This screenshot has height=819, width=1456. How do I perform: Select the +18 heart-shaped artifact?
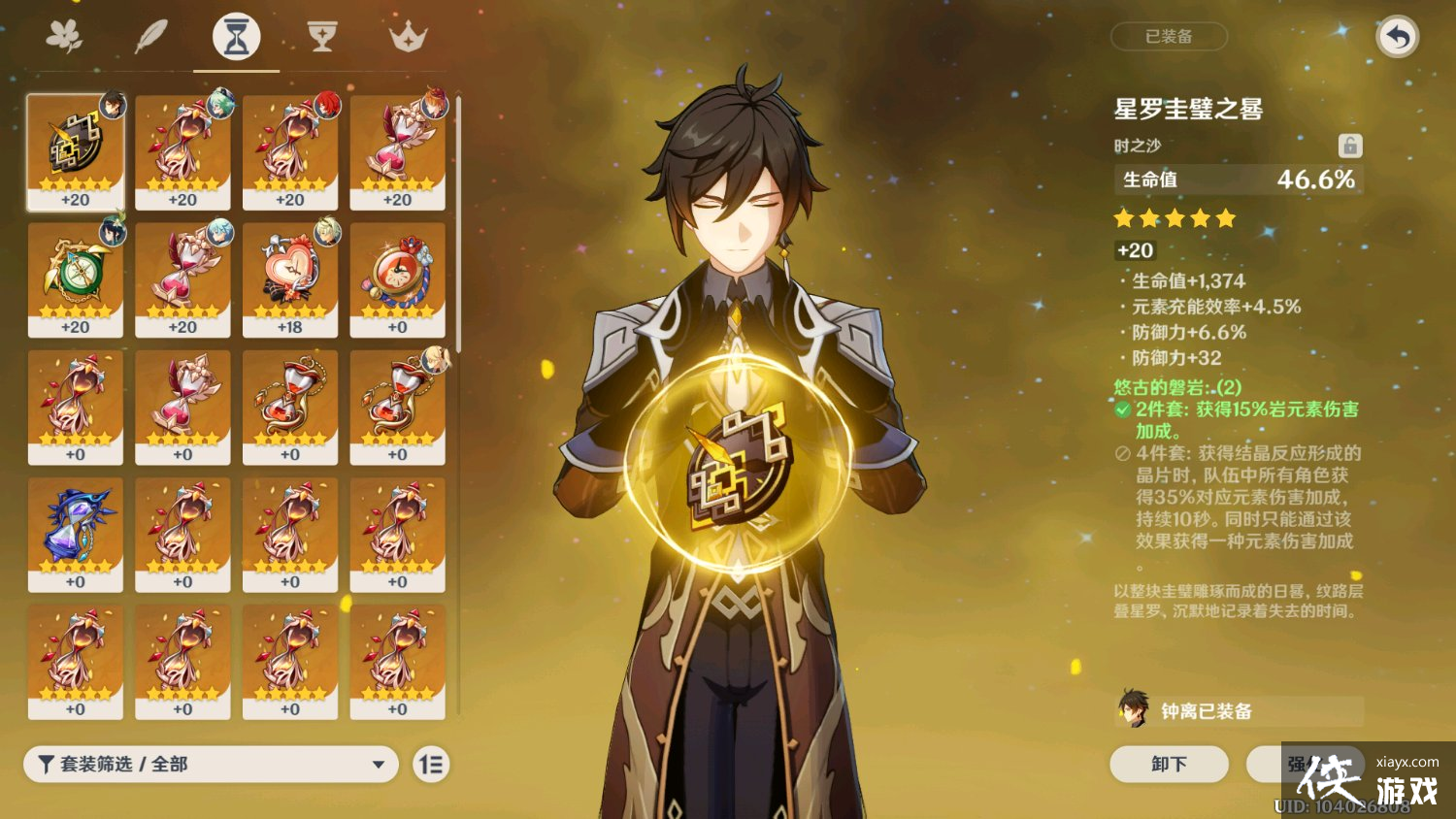(291, 277)
